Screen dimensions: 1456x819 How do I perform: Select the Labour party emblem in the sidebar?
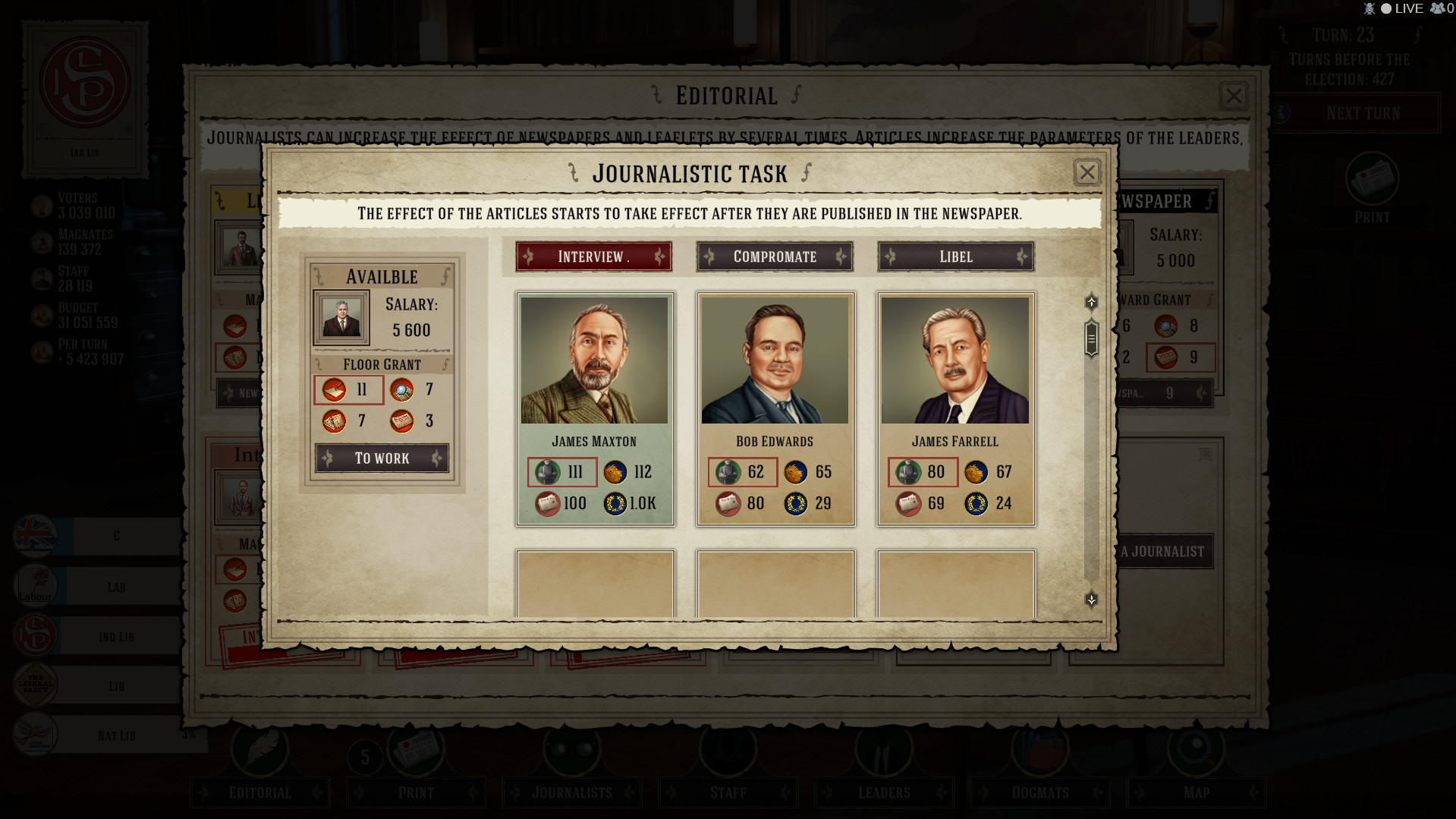pos(33,585)
